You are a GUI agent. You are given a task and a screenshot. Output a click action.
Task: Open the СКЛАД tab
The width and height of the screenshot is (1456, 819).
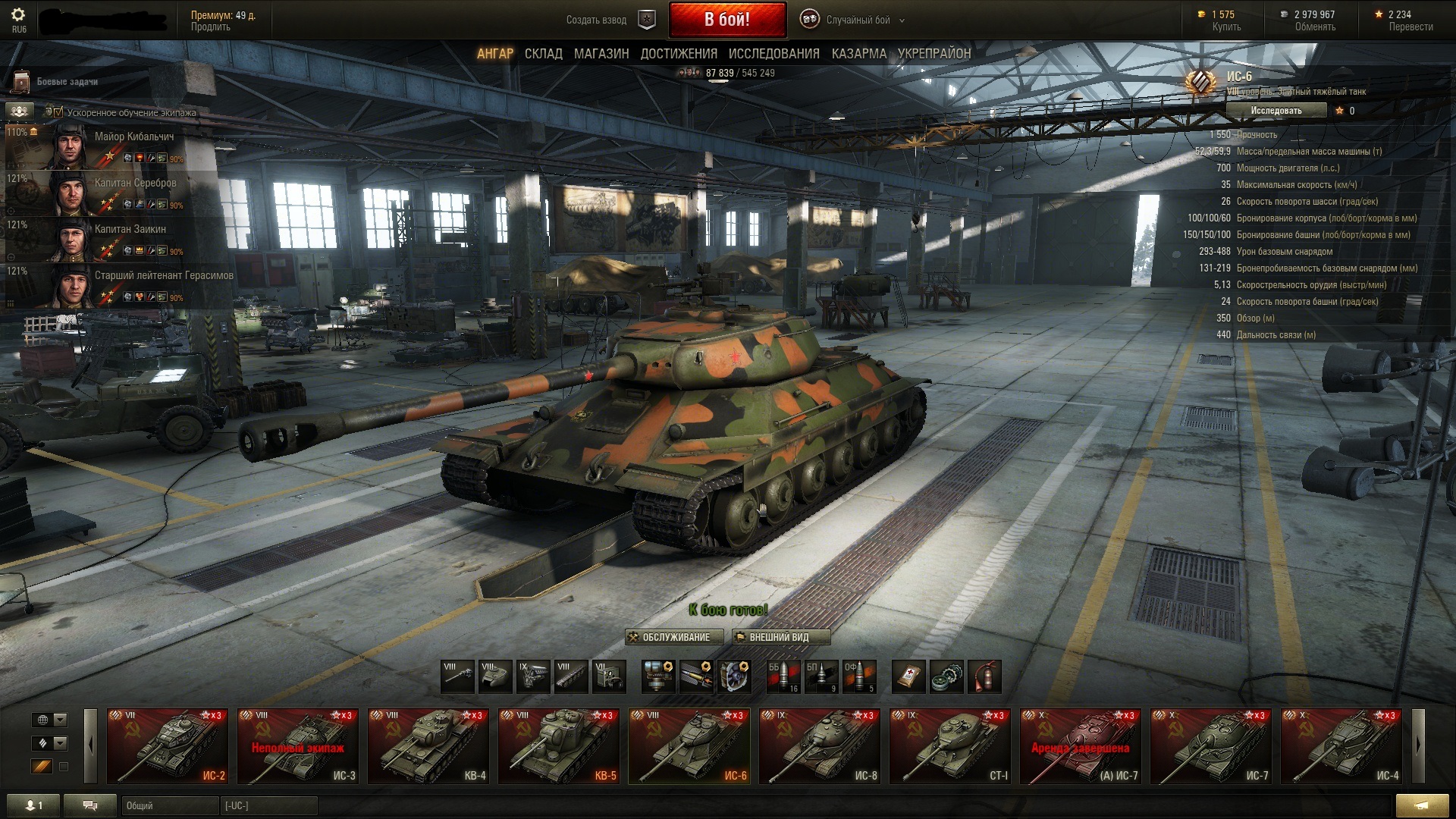[x=543, y=54]
